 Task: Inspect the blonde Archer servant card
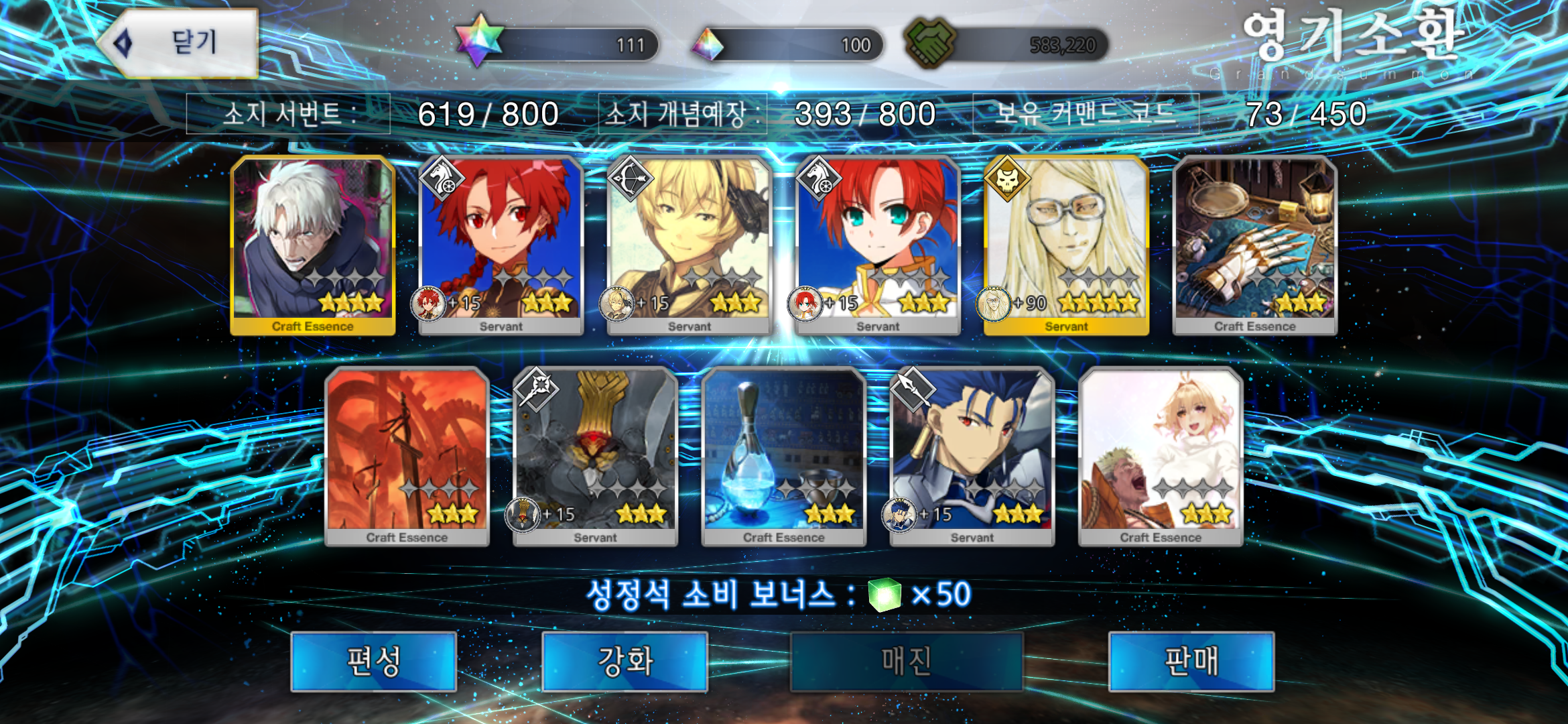[689, 245]
